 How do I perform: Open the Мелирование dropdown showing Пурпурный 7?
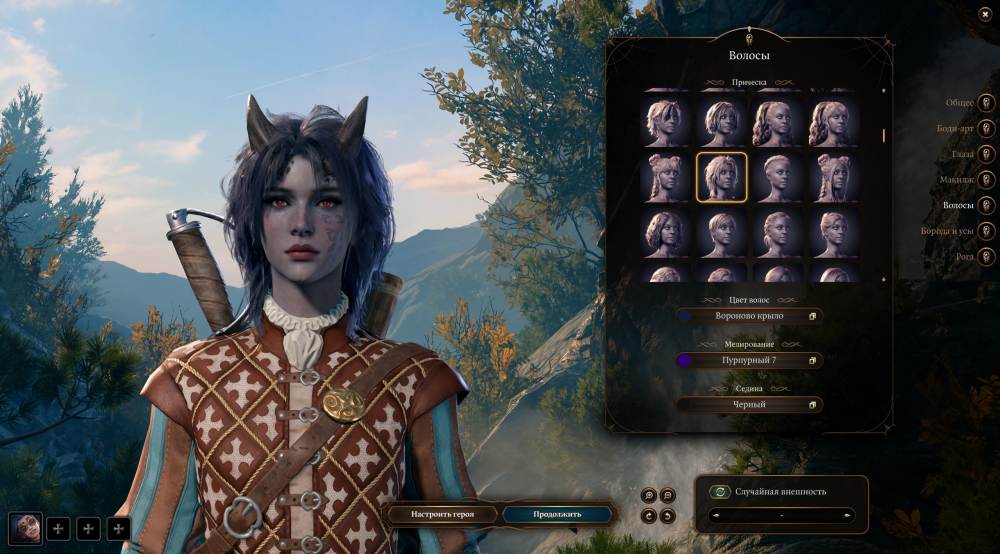(x=749, y=360)
